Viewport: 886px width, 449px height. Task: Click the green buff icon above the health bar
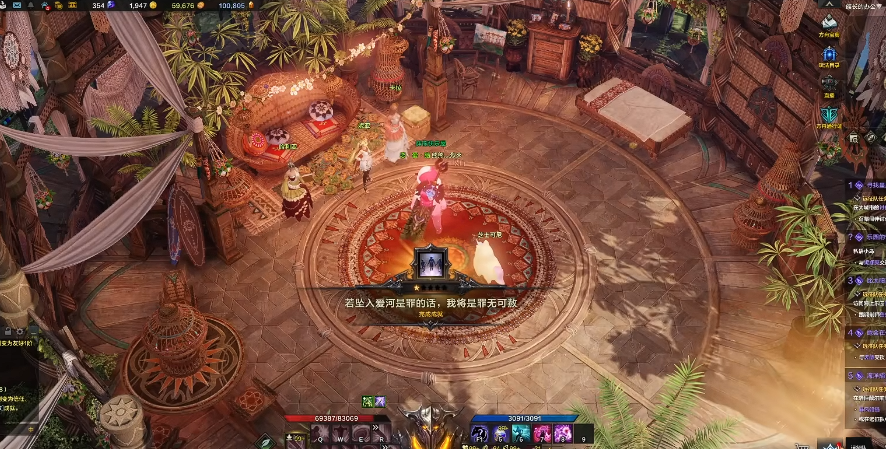(x=368, y=402)
